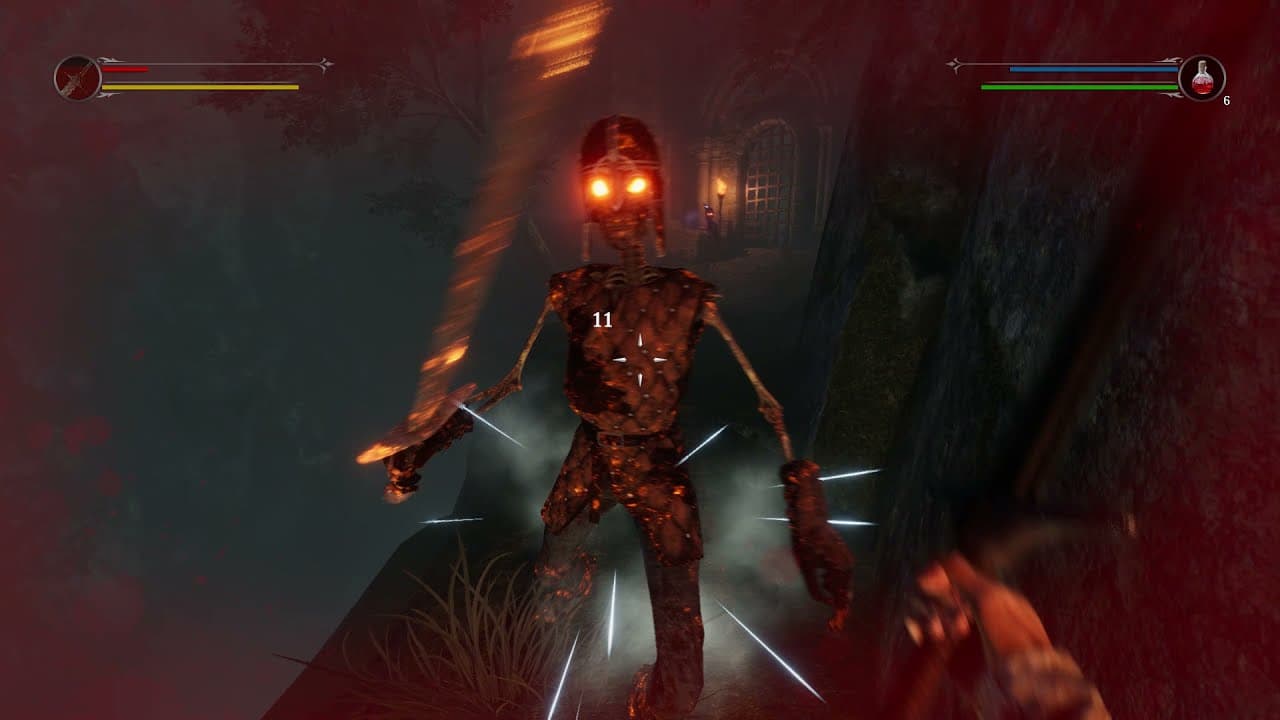This screenshot has width=1280, height=720.
Task: Toggle the weapon portrait circle on the left
Action: click(79, 79)
